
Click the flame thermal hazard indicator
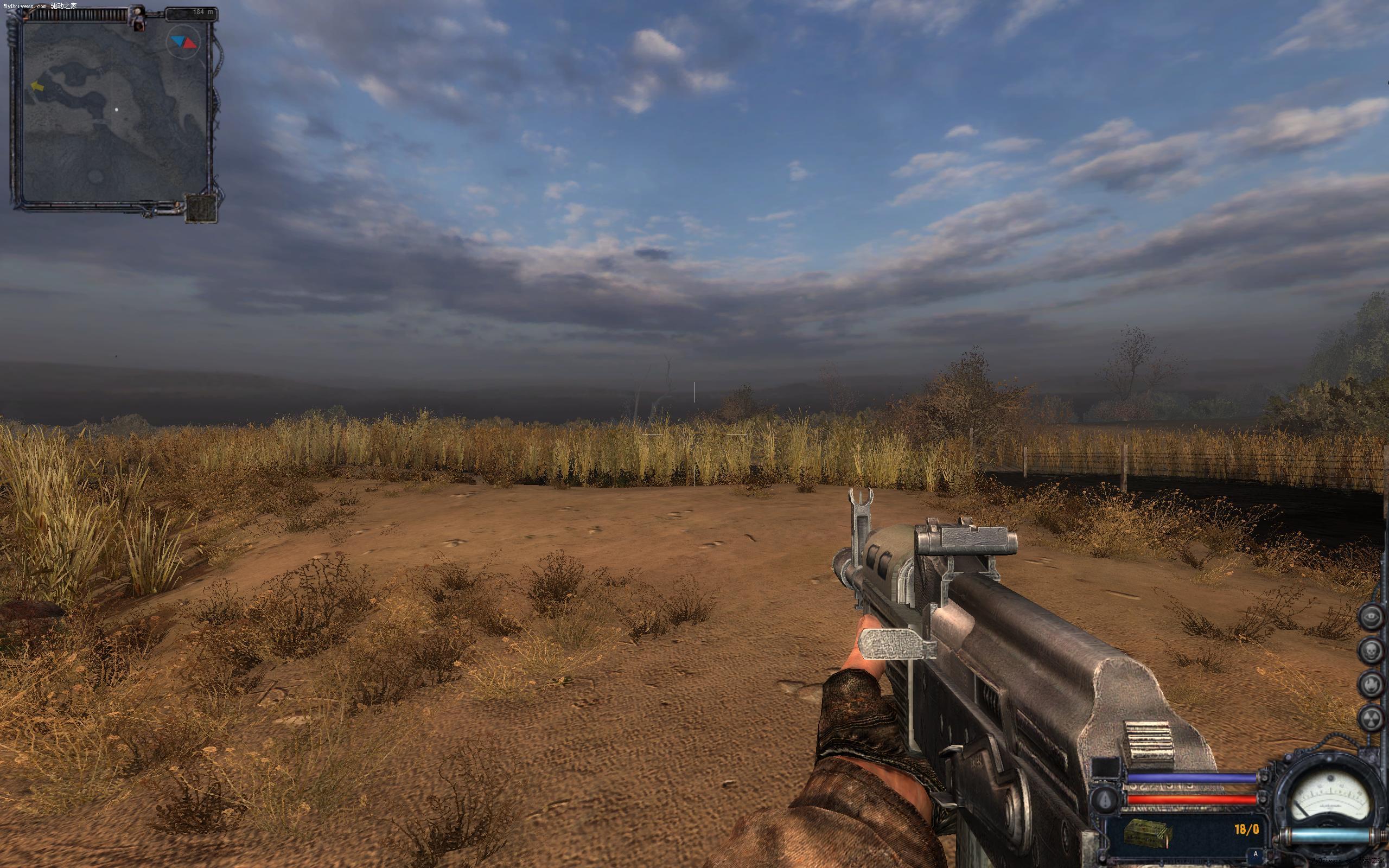[1371, 684]
